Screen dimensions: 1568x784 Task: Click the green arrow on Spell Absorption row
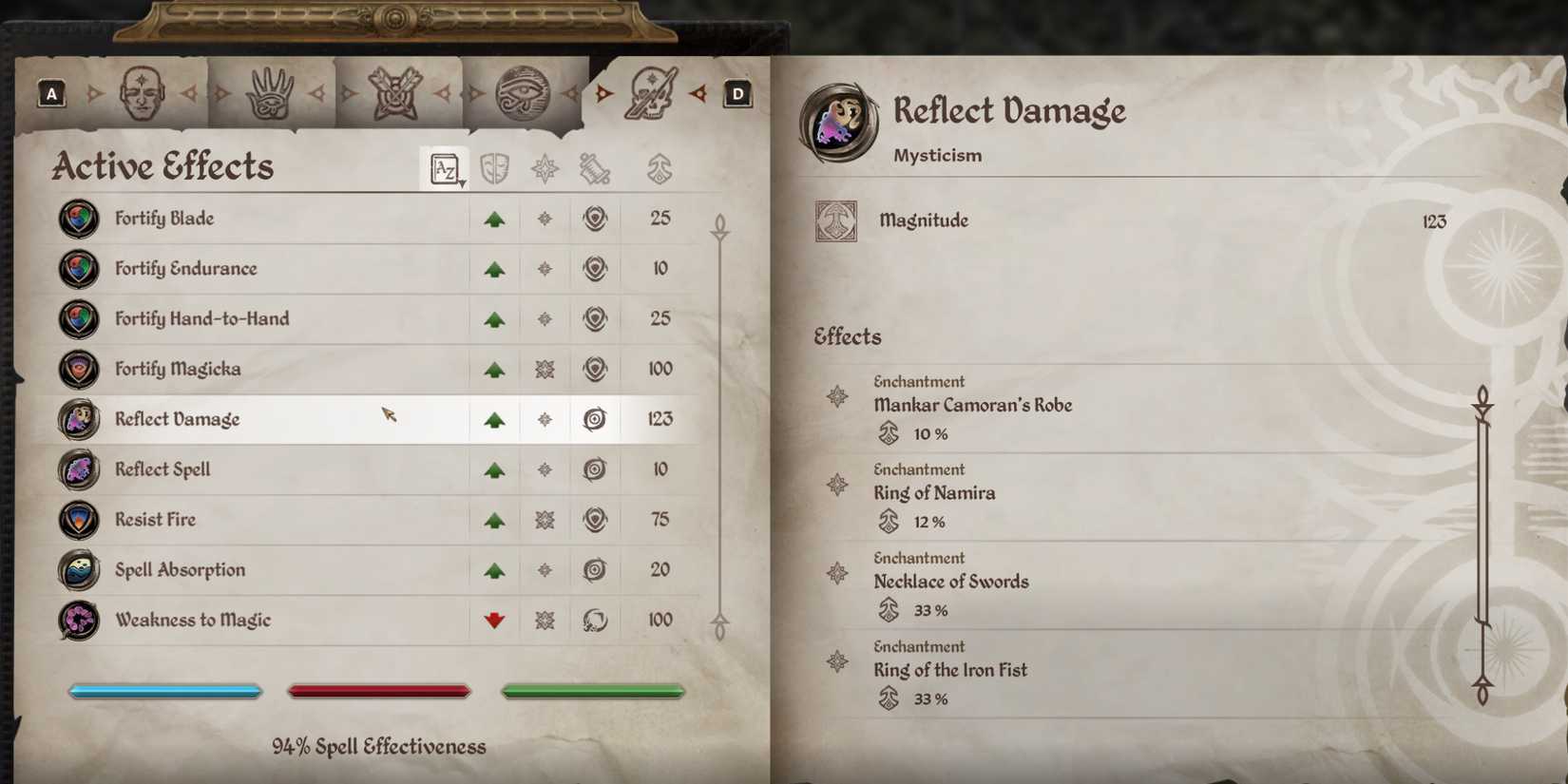point(493,569)
